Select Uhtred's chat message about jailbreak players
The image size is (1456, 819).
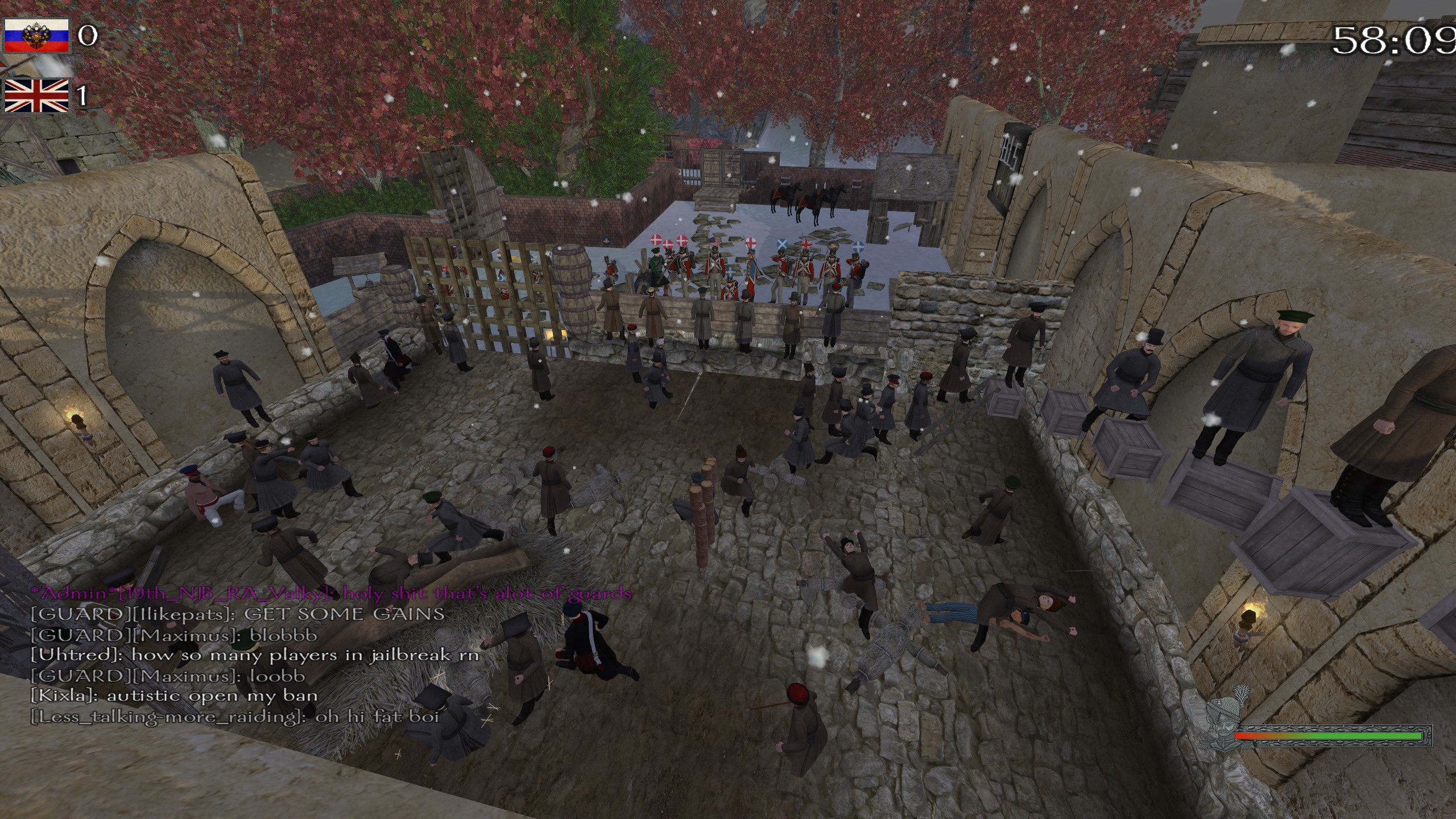click(255, 655)
